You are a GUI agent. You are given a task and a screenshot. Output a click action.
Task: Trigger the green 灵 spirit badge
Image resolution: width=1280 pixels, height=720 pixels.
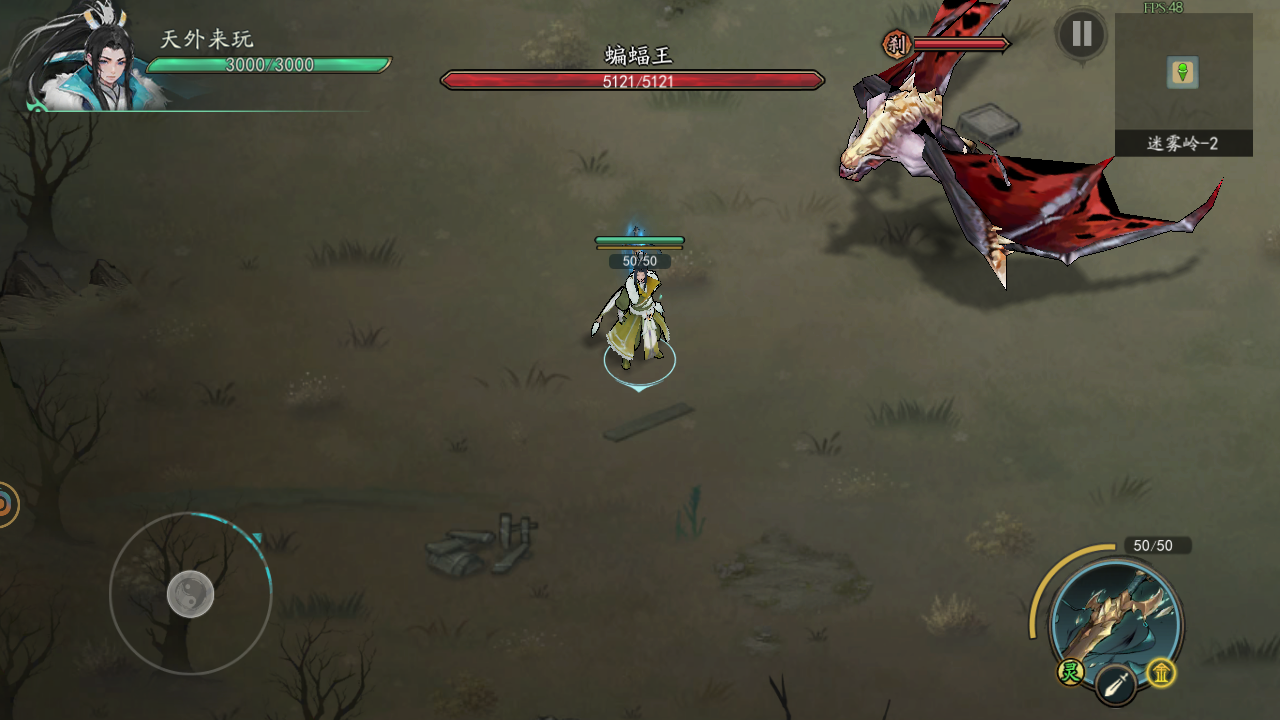click(1071, 673)
